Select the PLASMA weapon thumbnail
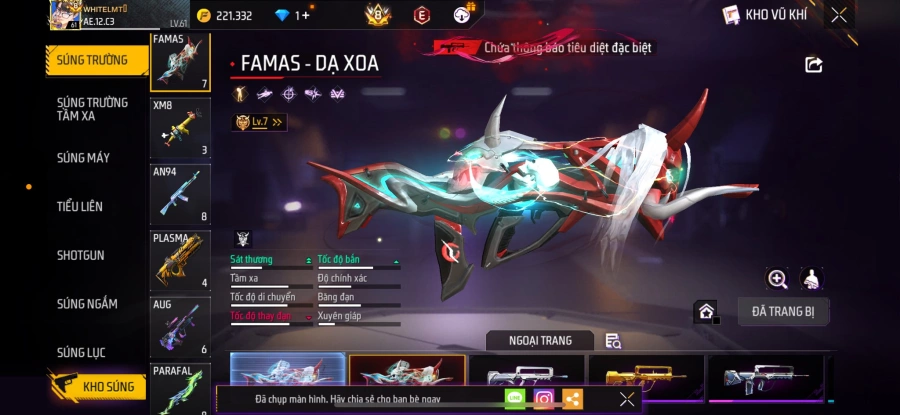This screenshot has width=900, height=415. [x=180, y=260]
